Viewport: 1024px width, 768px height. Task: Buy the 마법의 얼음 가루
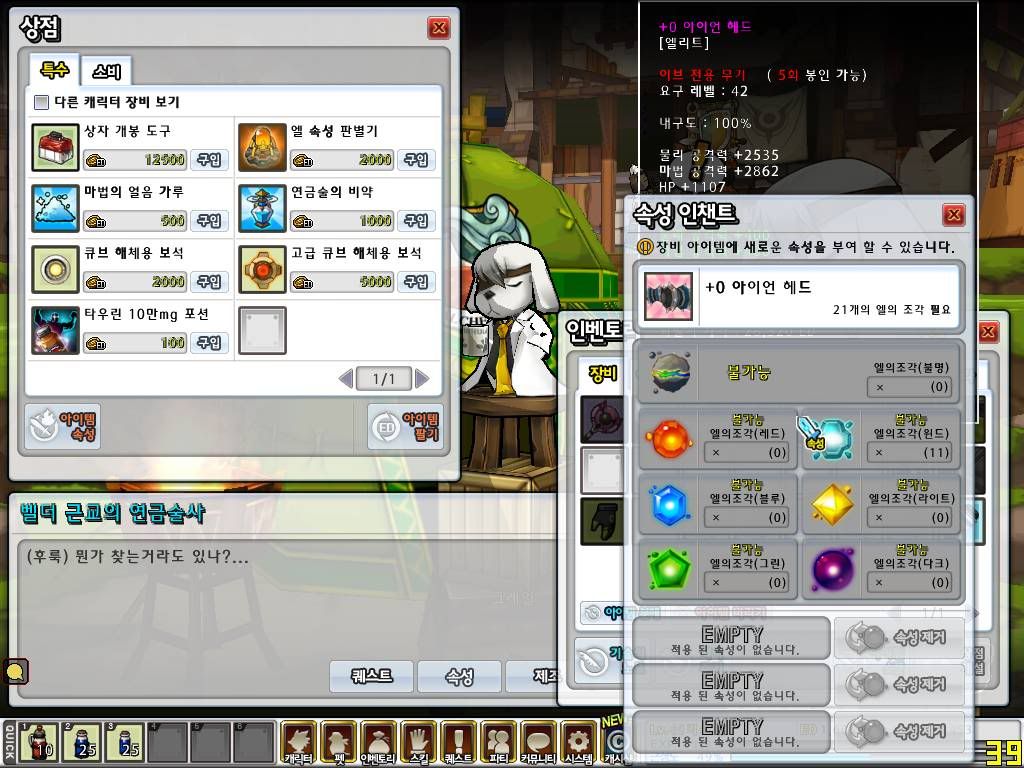209,221
